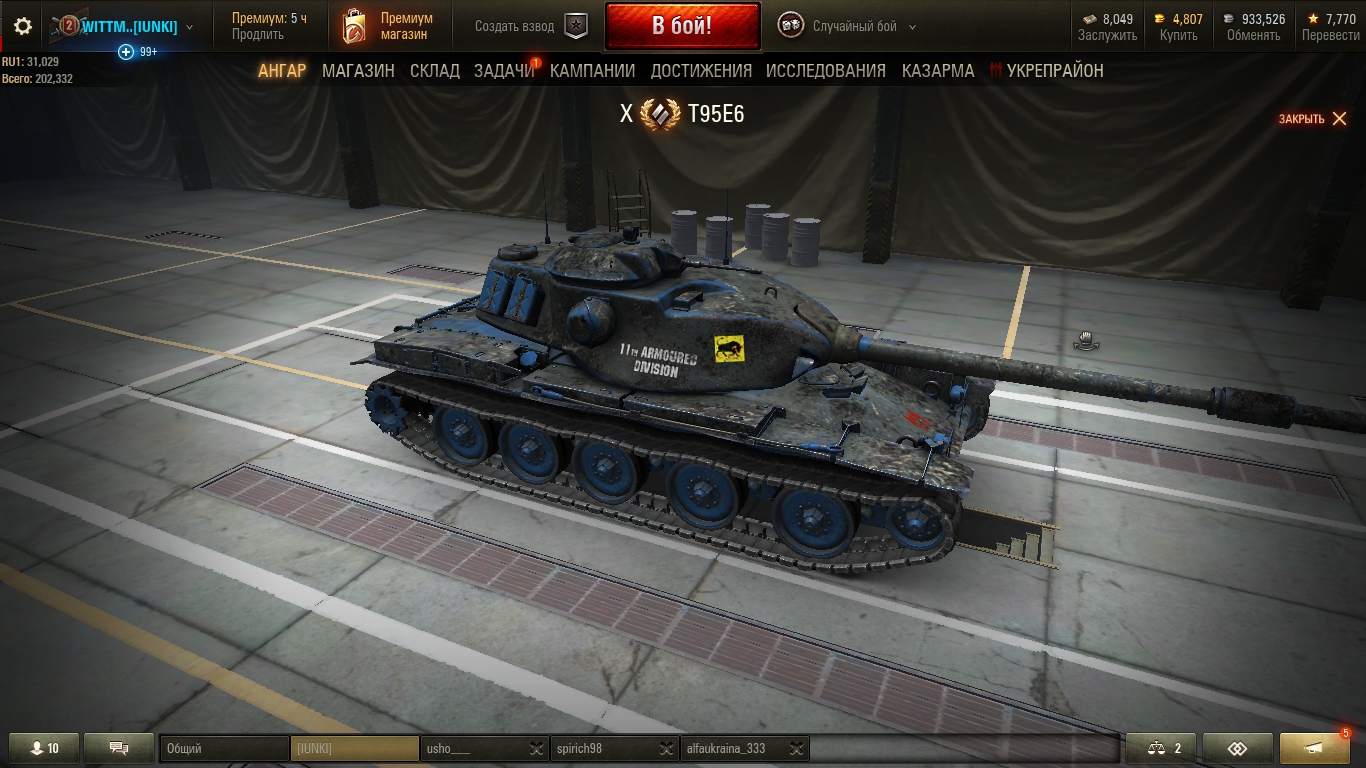The height and width of the screenshot is (768, 1366).
Task: Open the ДОСТИЖЕНИЯ tab
Action: [x=701, y=71]
